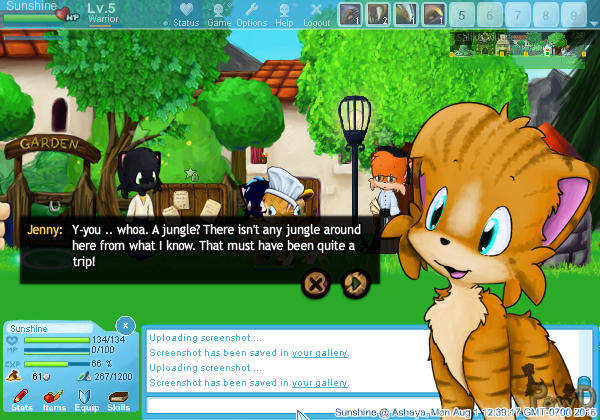Close Jenny's dialogue with the X button
Image resolution: width=600 pixels, height=420 pixels.
click(x=316, y=282)
